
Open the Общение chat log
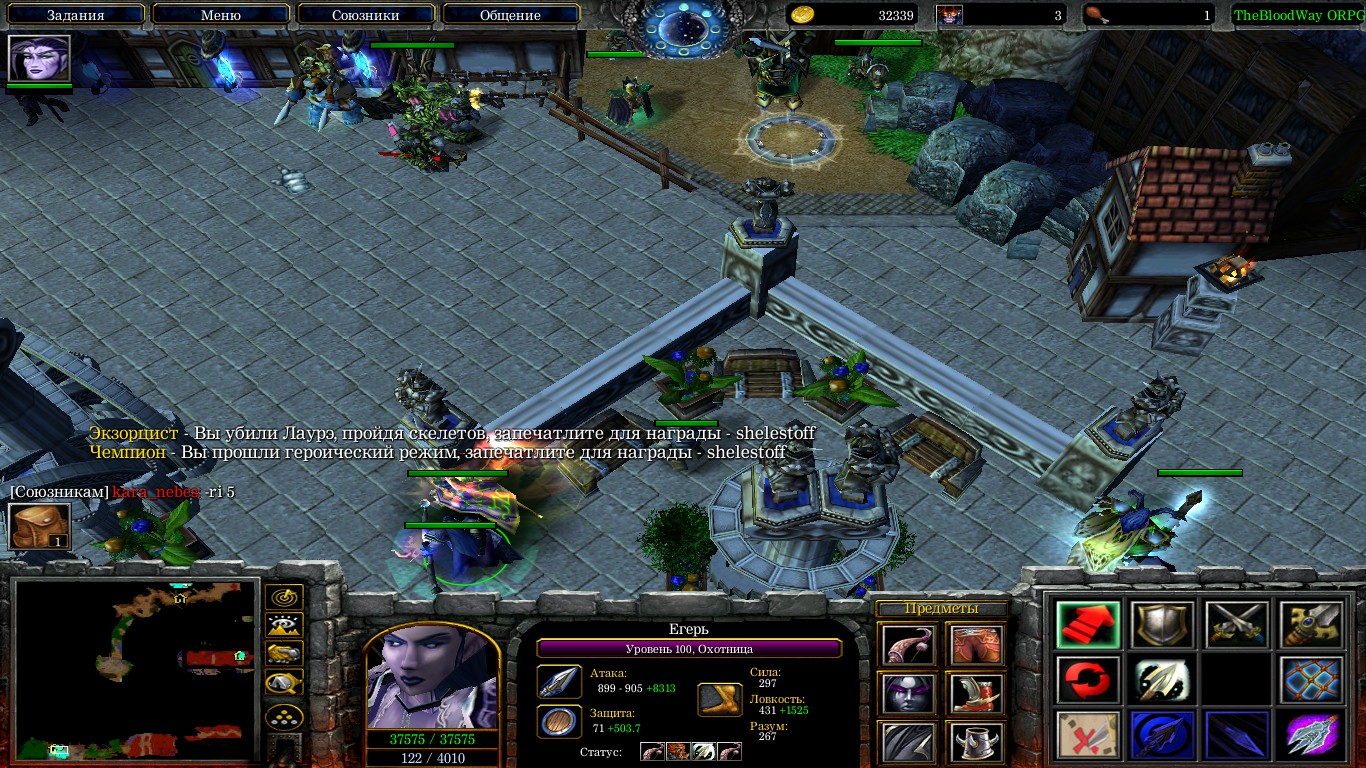[x=510, y=15]
